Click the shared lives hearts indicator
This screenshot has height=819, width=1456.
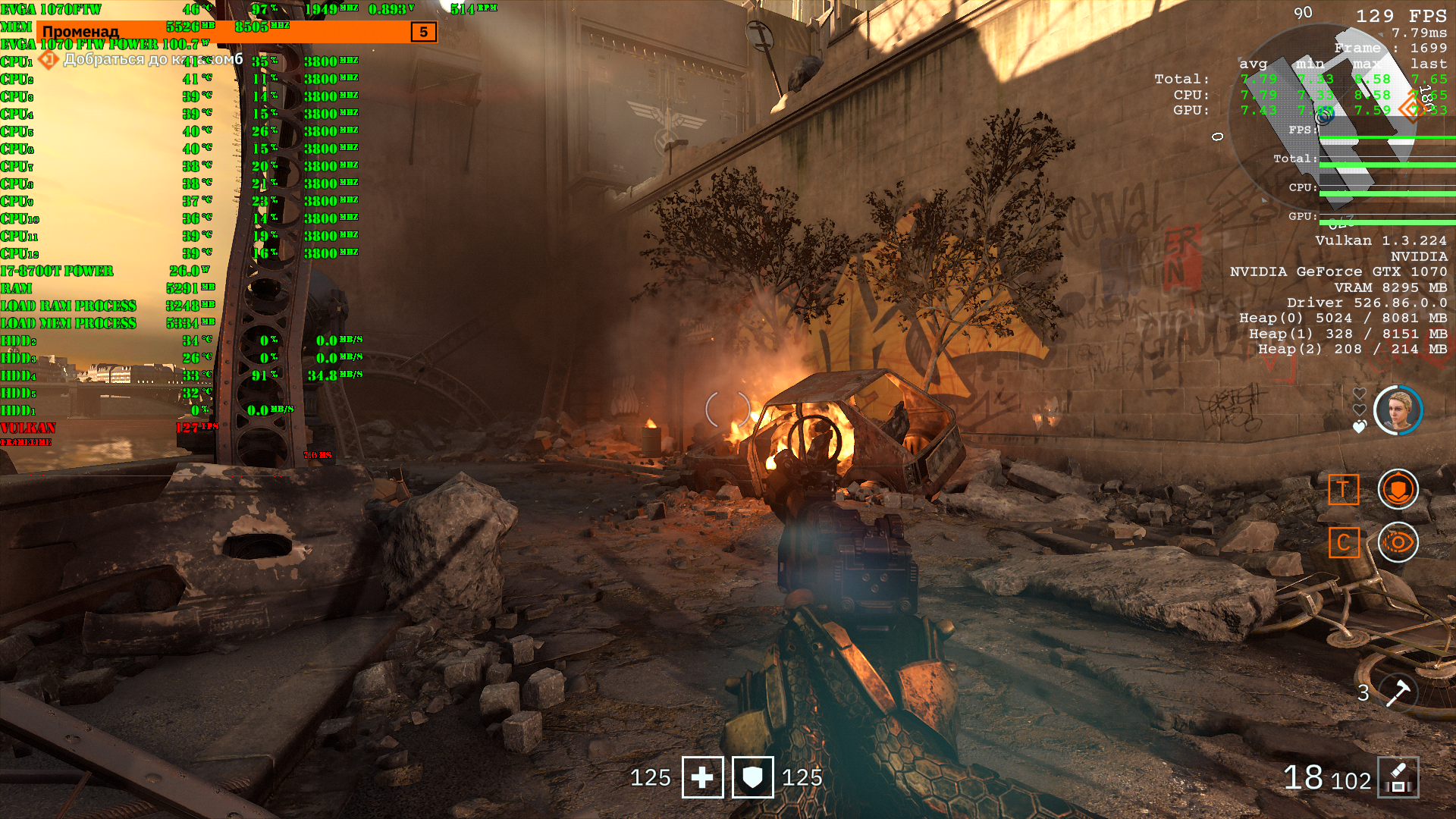point(1359,410)
